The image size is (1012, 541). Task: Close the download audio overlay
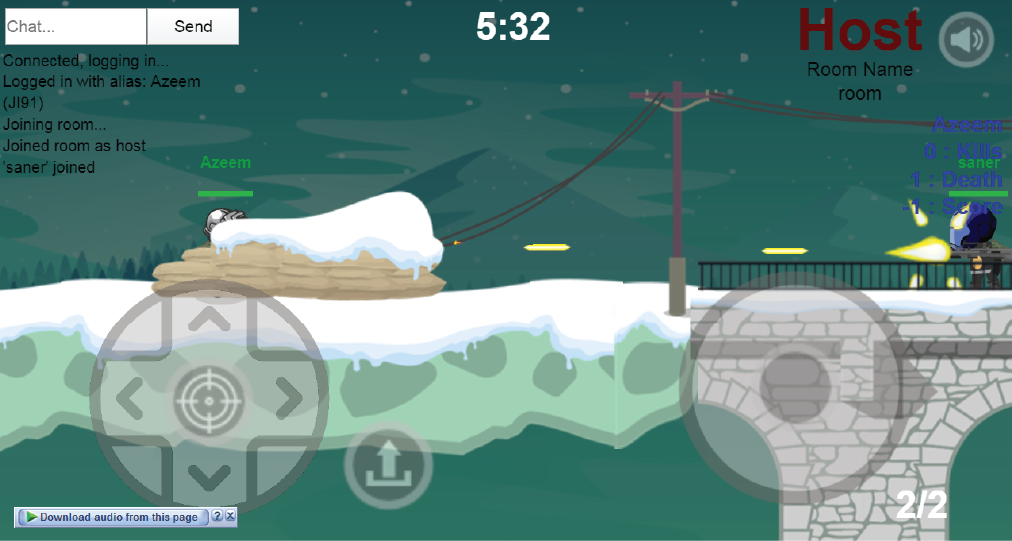tap(230, 517)
